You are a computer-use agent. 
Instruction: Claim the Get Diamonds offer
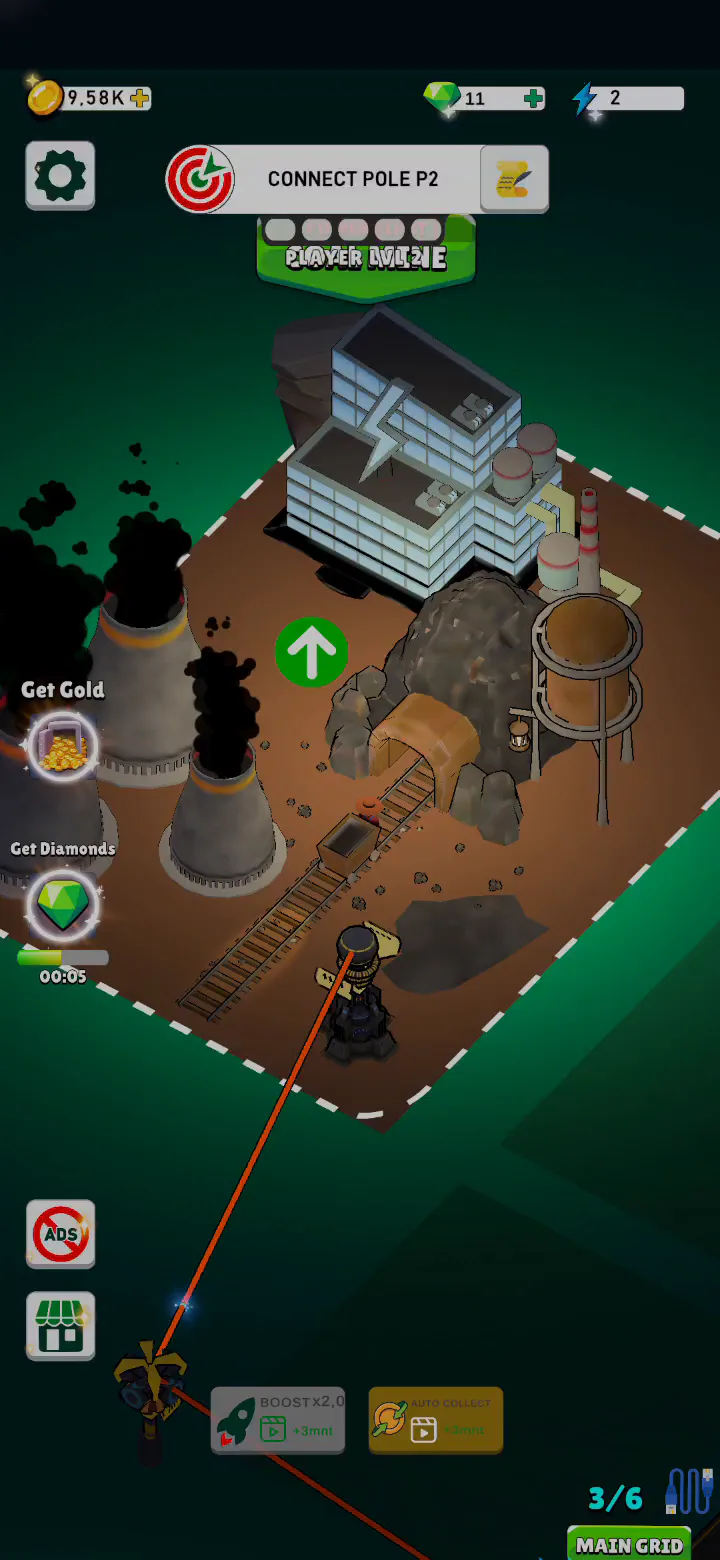click(62, 903)
